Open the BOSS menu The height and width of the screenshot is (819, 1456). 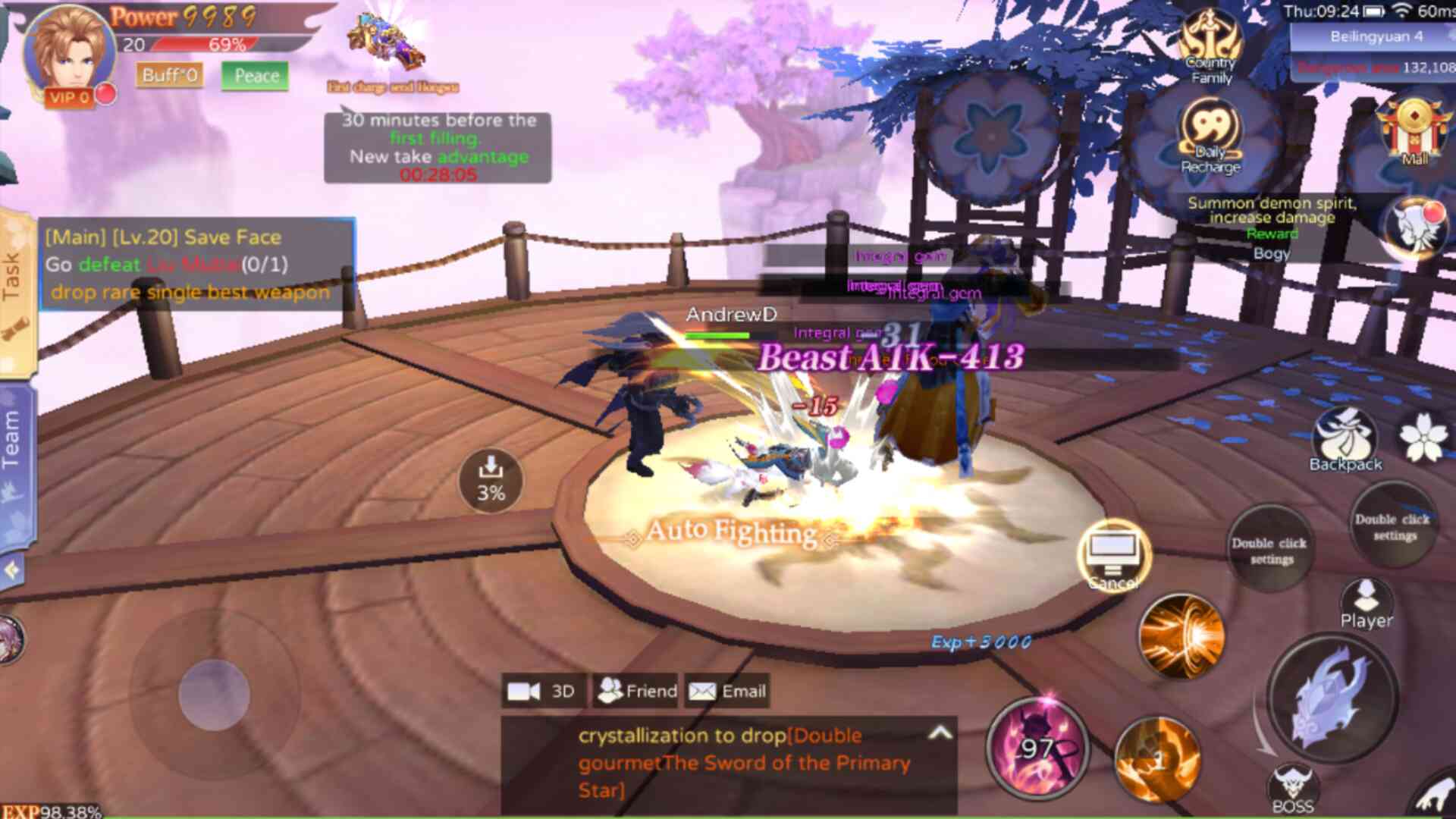pos(1293,789)
